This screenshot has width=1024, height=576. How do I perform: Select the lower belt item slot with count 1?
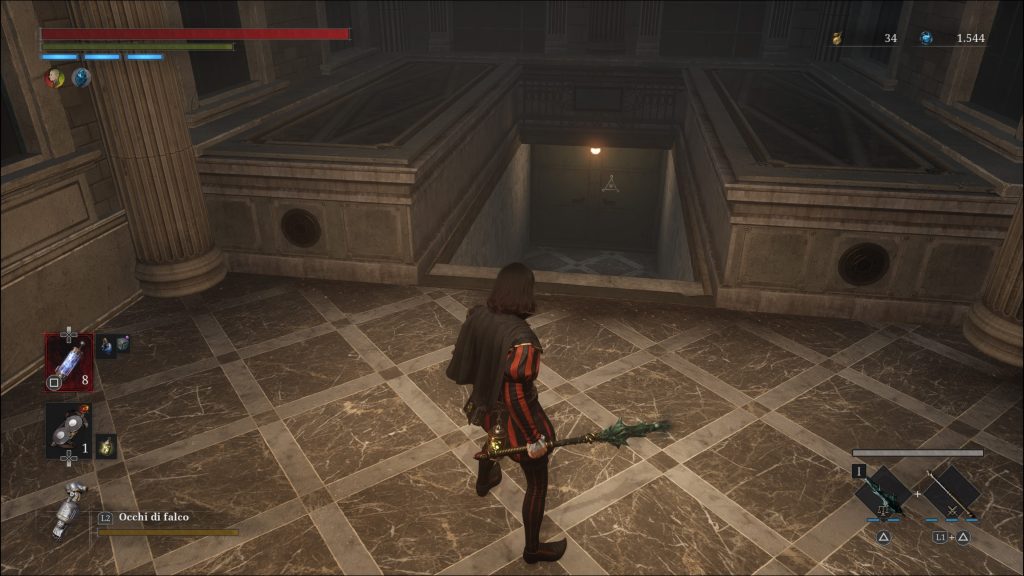coord(68,431)
